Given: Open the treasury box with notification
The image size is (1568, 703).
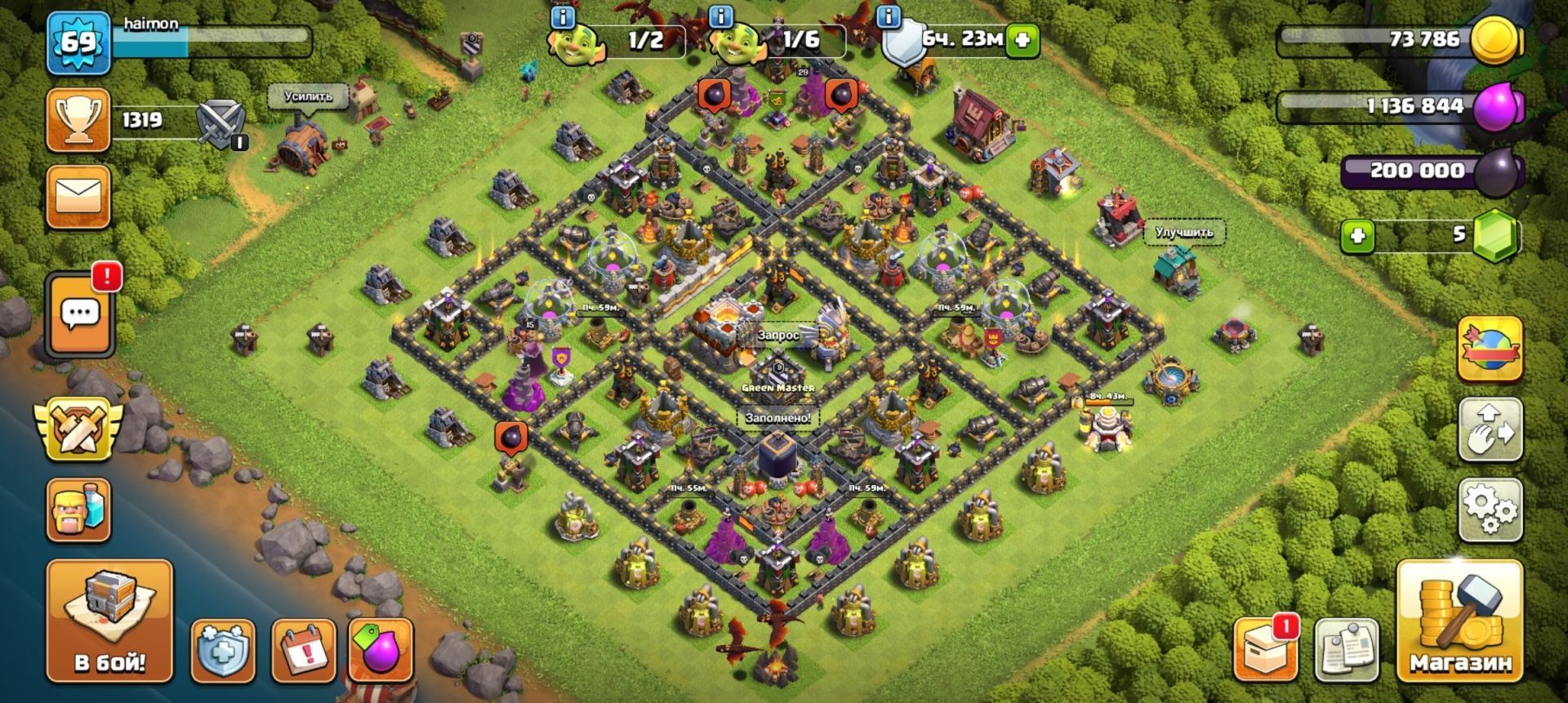Looking at the screenshot, I should [x=1265, y=651].
